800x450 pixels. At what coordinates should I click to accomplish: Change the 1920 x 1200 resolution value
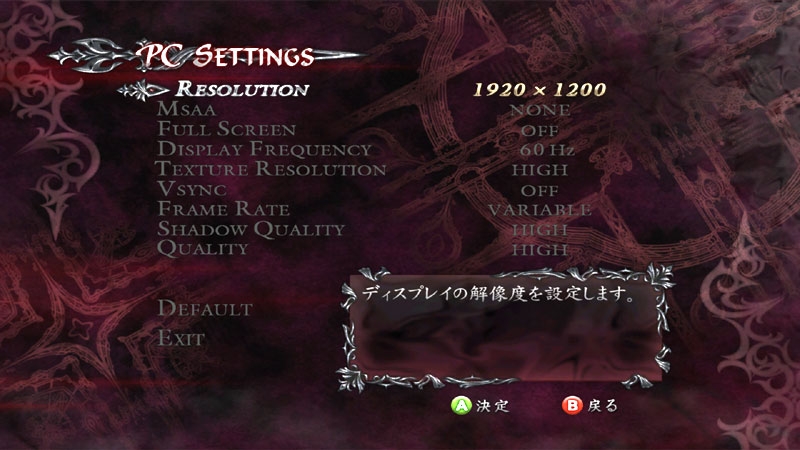coord(539,89)
